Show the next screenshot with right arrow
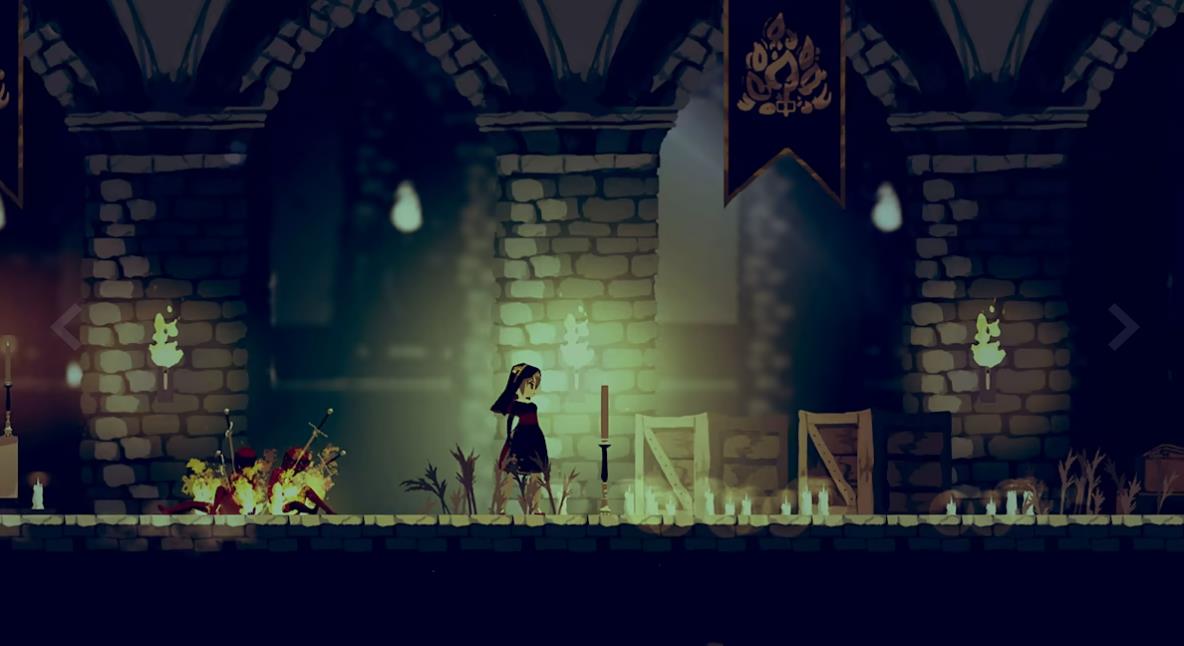This screenshot has height=646, width=1184. pyautogui.click(x=1122, y=327)
